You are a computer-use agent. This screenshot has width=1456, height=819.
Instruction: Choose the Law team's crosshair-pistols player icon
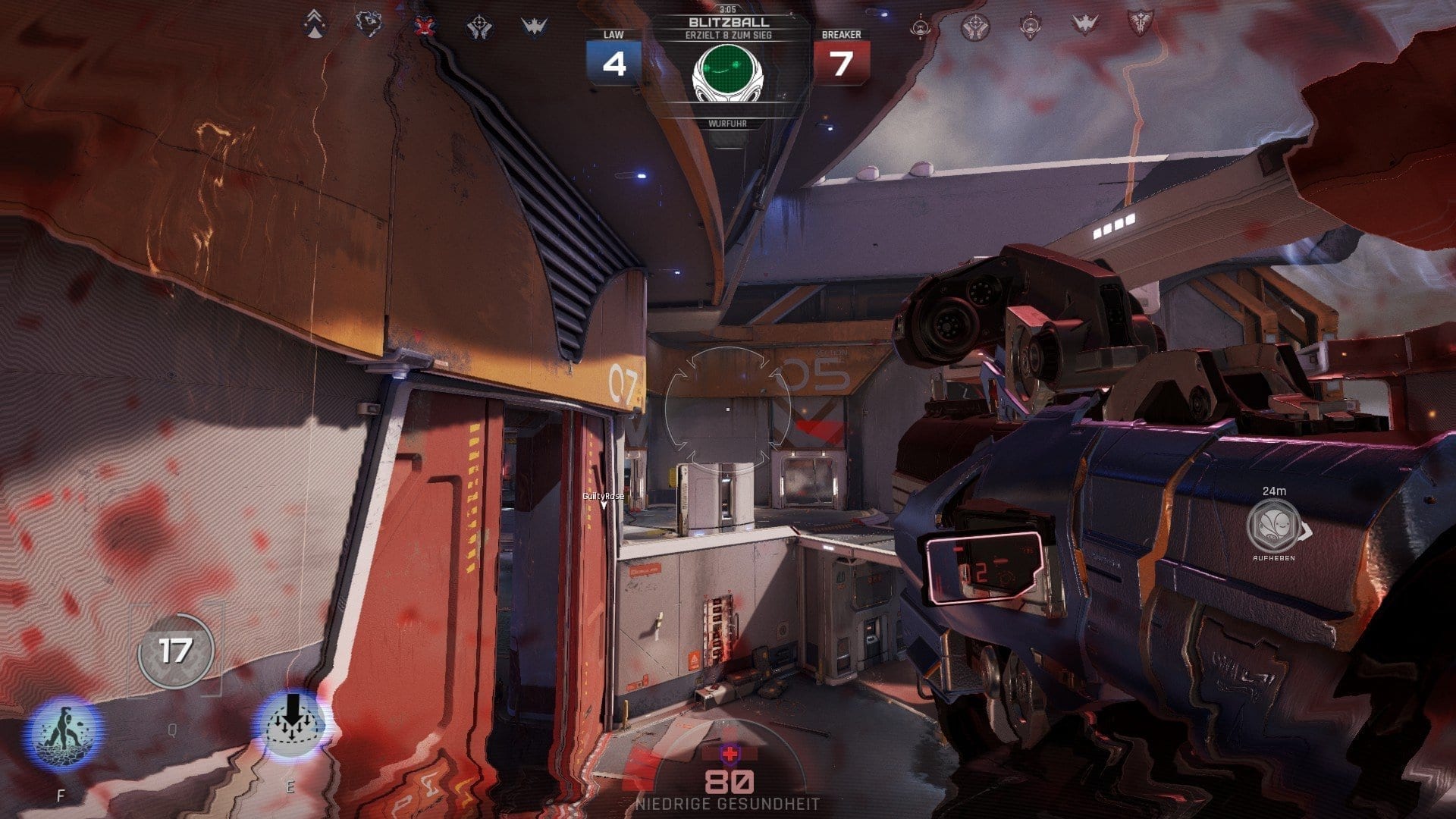tap(479, 27)
